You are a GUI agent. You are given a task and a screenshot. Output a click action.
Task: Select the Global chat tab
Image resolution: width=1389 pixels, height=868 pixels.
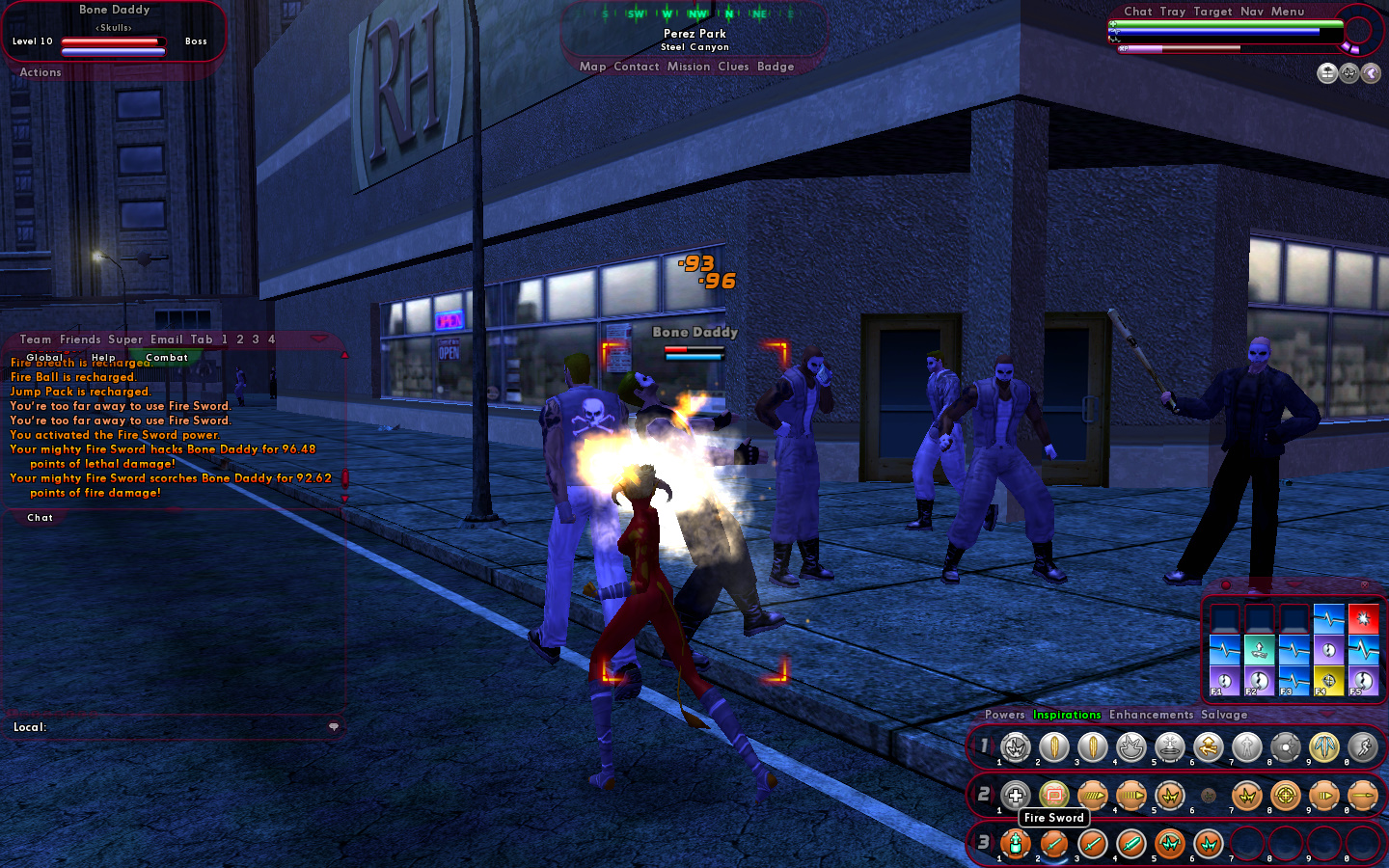[x=44, y=358]
